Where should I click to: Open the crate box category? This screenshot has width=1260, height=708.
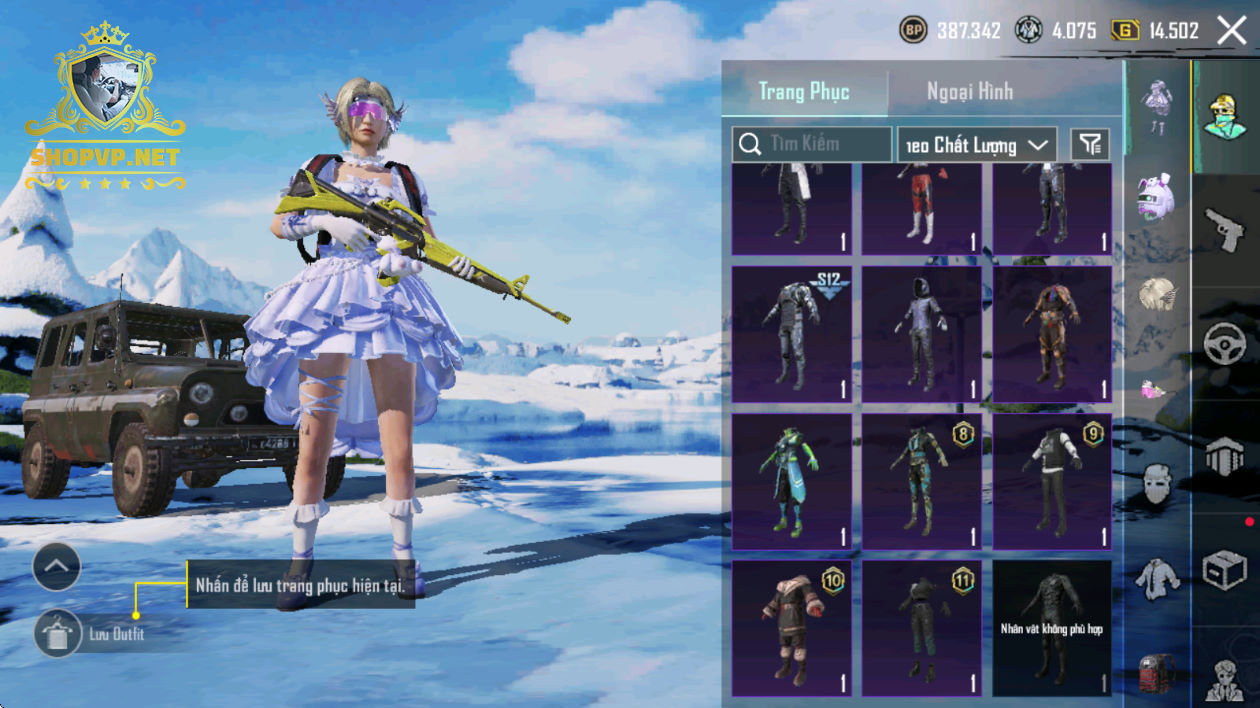(1225, 570)
